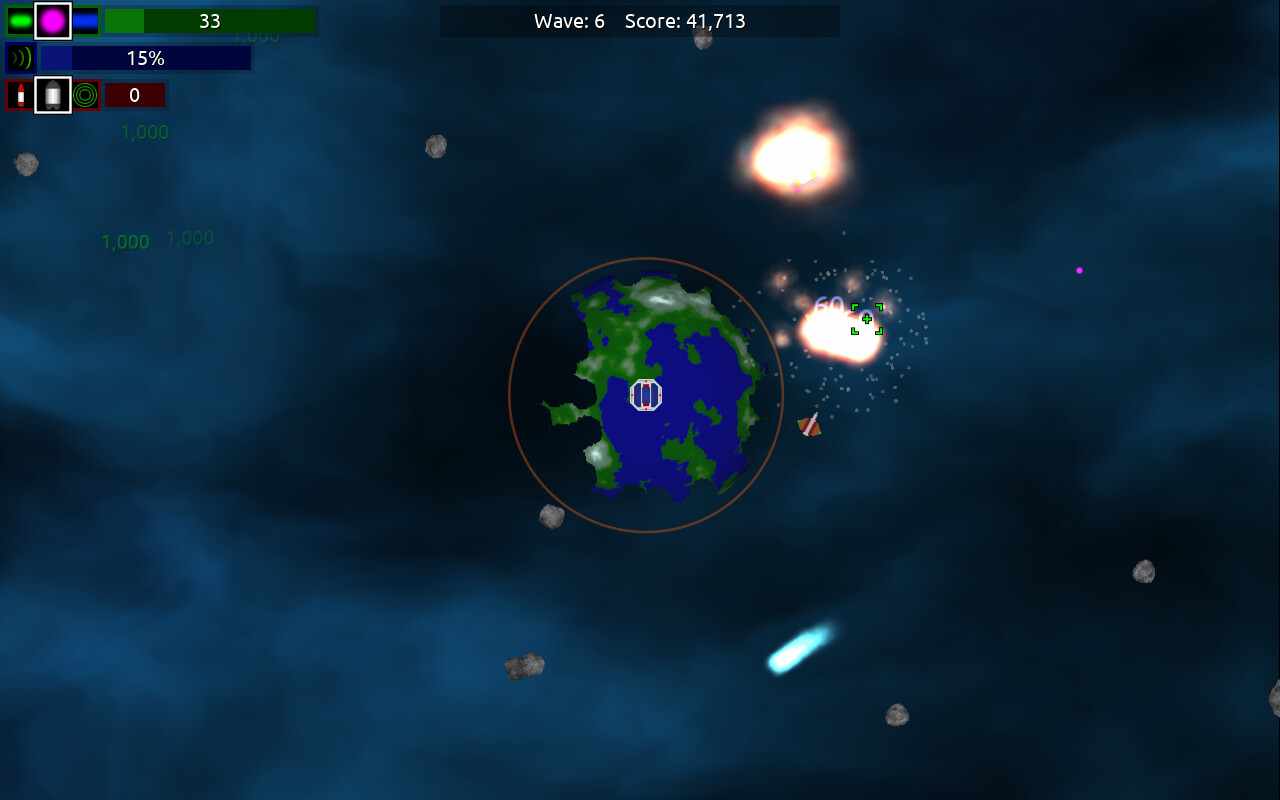Click the green health bar showing 33
Screen dimensions: 1280x800
(x=210, y=21)
